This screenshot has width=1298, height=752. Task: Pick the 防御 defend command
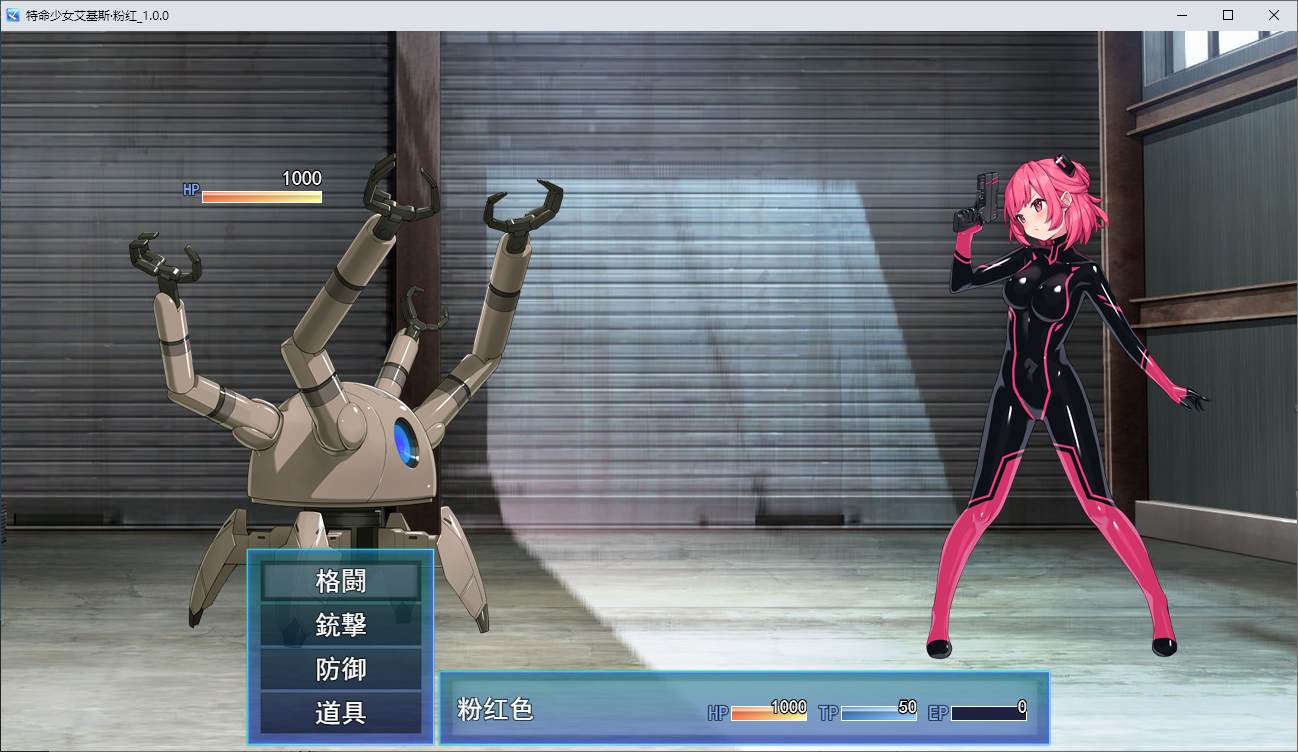340,669
